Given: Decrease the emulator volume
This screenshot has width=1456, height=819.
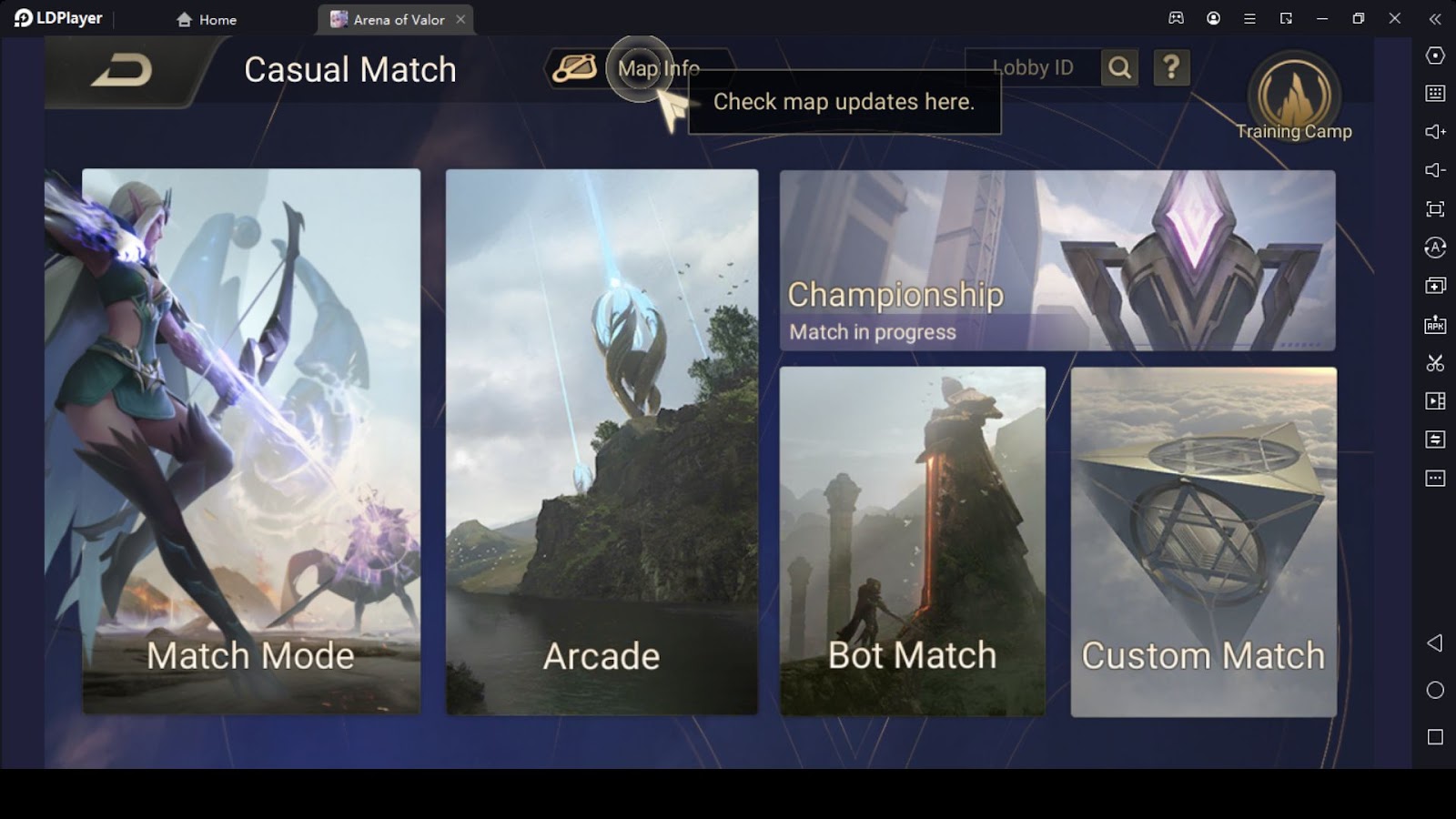Looking at the screenshot, I should click(x=1434, y=169).
